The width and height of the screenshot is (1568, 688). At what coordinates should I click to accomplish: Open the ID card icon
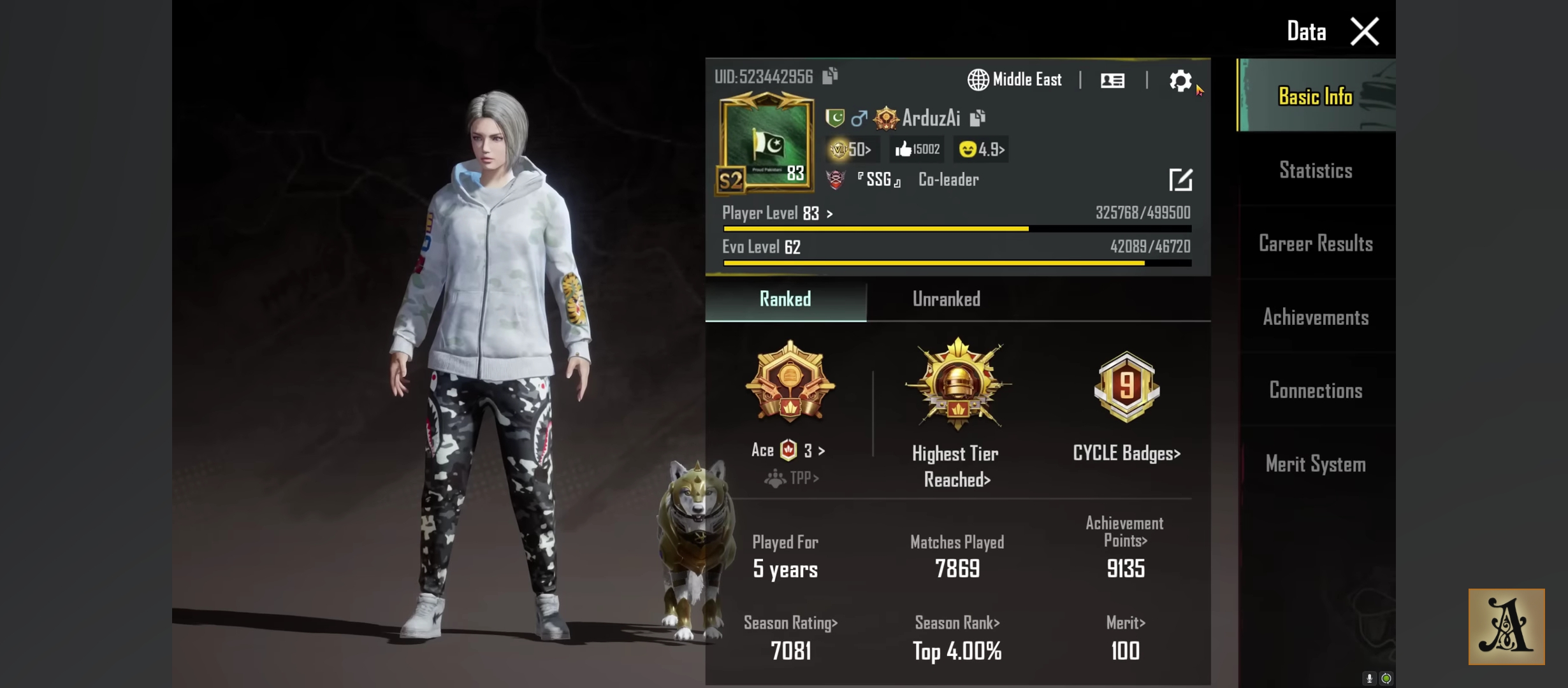1113,80
